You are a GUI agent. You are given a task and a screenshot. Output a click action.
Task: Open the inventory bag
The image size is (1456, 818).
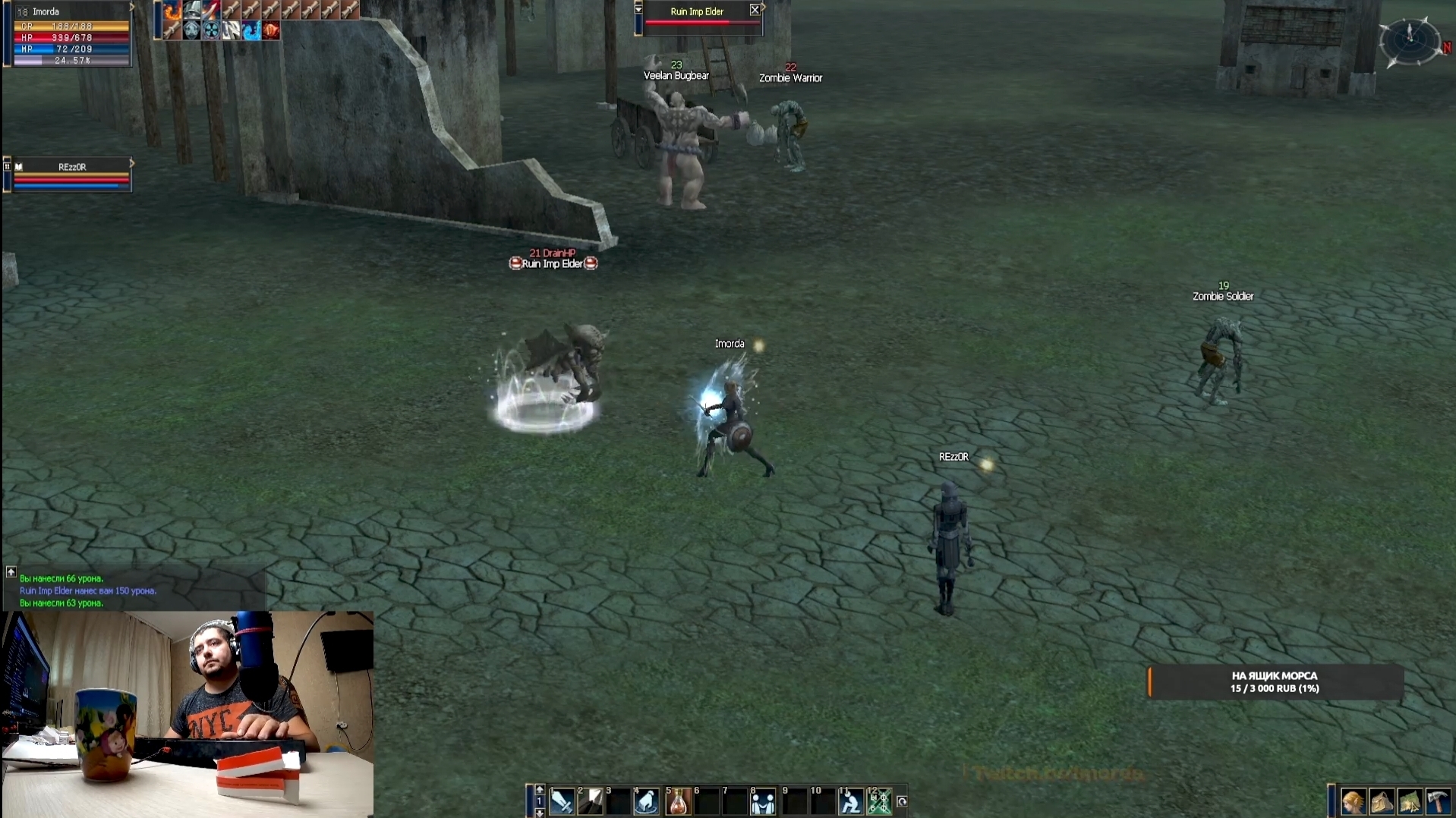pyautogui.click(x=1382, y=801)
